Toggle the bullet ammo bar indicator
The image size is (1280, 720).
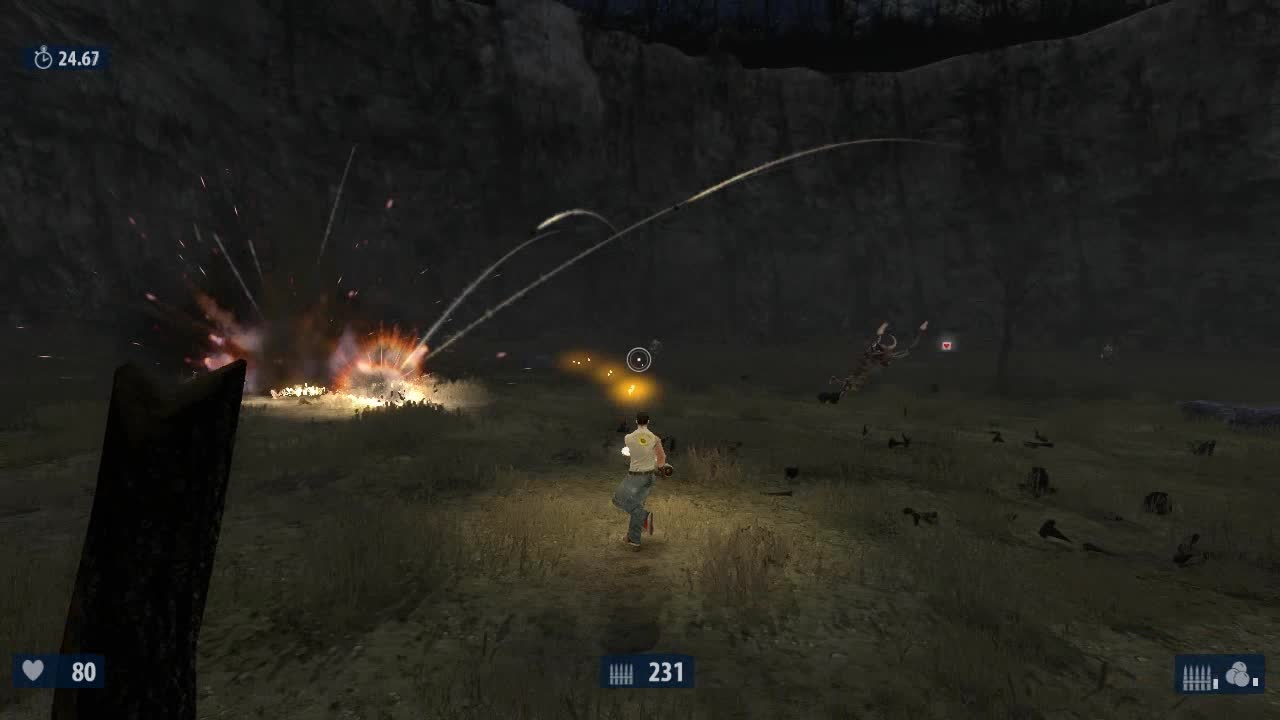1214,682
